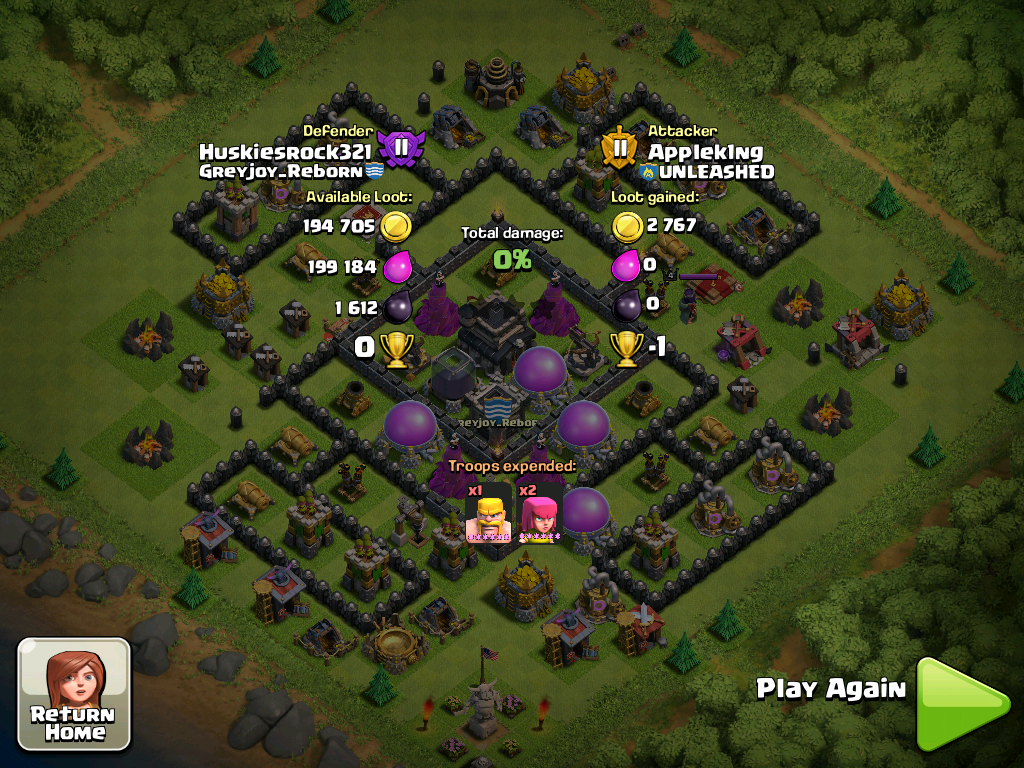1024x768 pixels.
Task: Click the Return Home button
Action: click(74, 695)
